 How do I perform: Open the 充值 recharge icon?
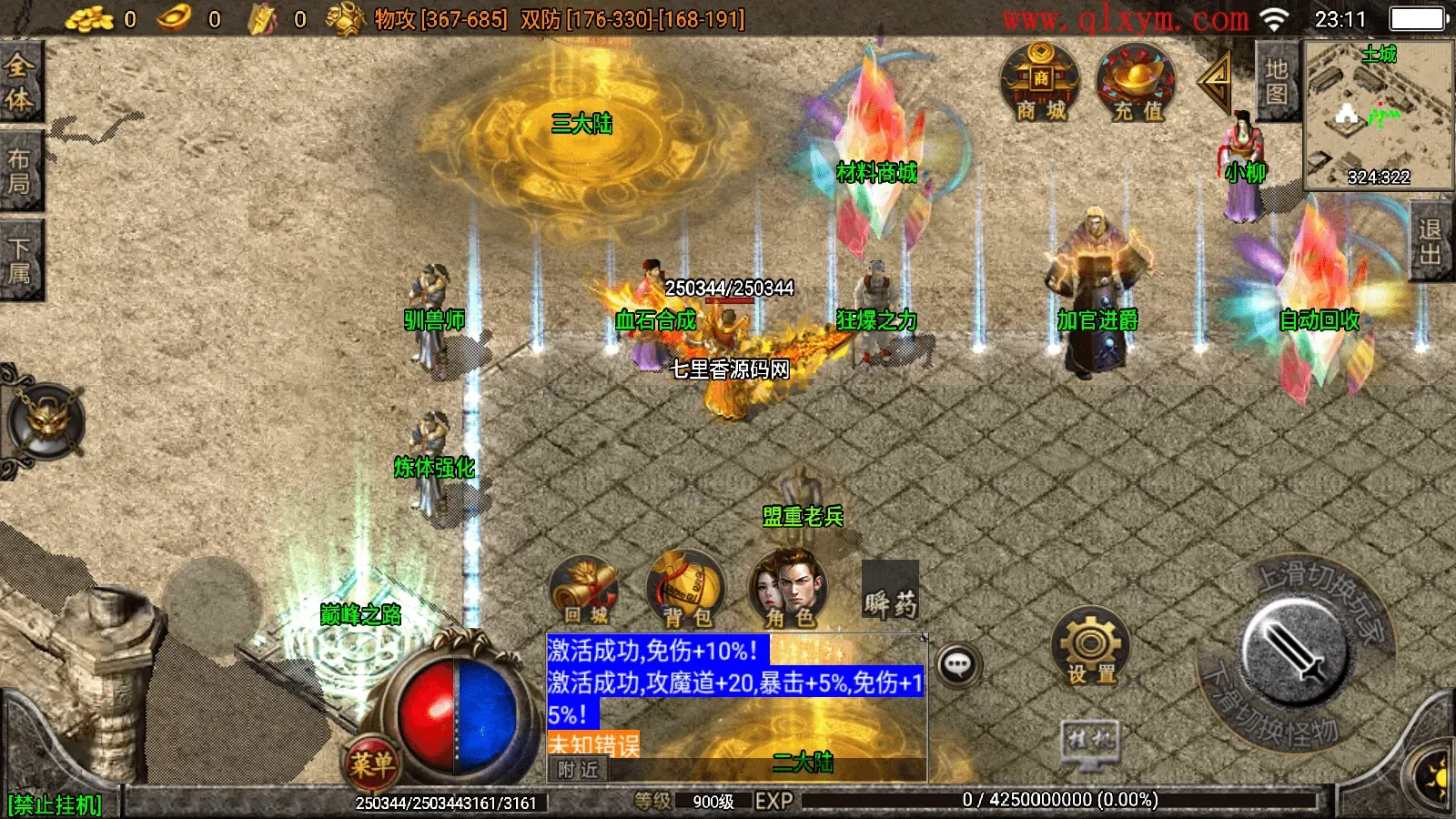pyautogui.click(x=1137, y=84)
